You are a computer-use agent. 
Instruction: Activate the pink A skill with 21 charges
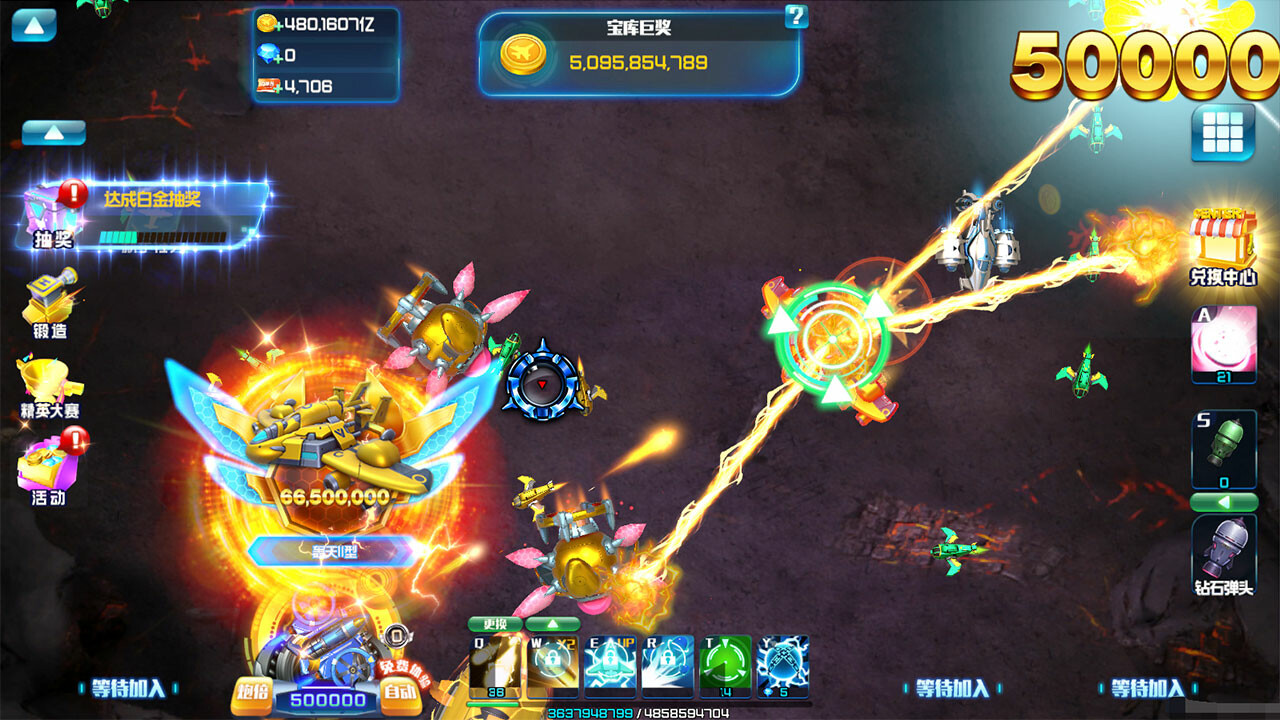pyautogui.click(x=1225, y=345)
